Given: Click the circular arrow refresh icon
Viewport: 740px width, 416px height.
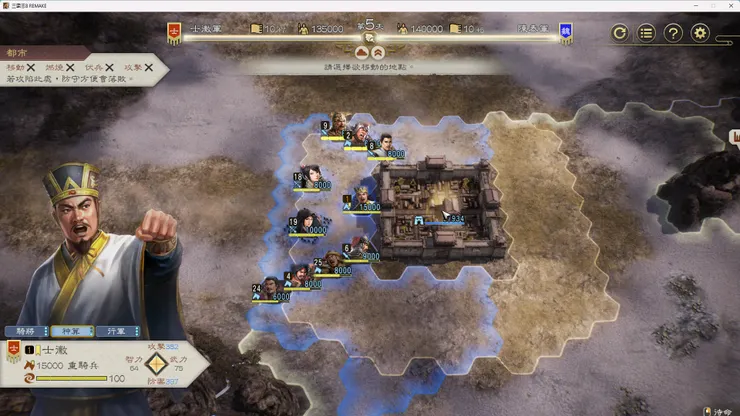Looking at the screenshot, I should click(620, 33).
